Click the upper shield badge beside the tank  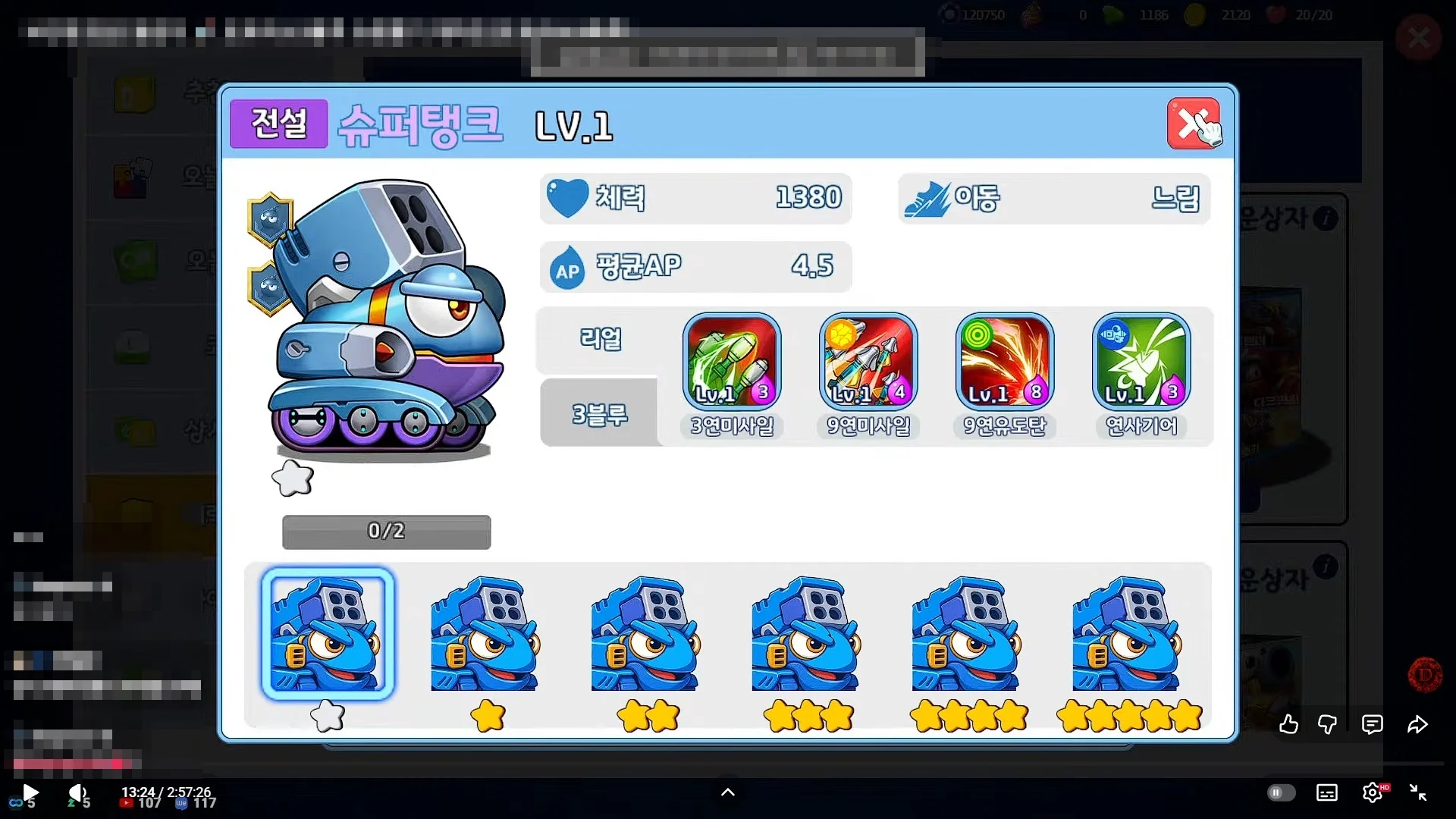click(270, 218)
